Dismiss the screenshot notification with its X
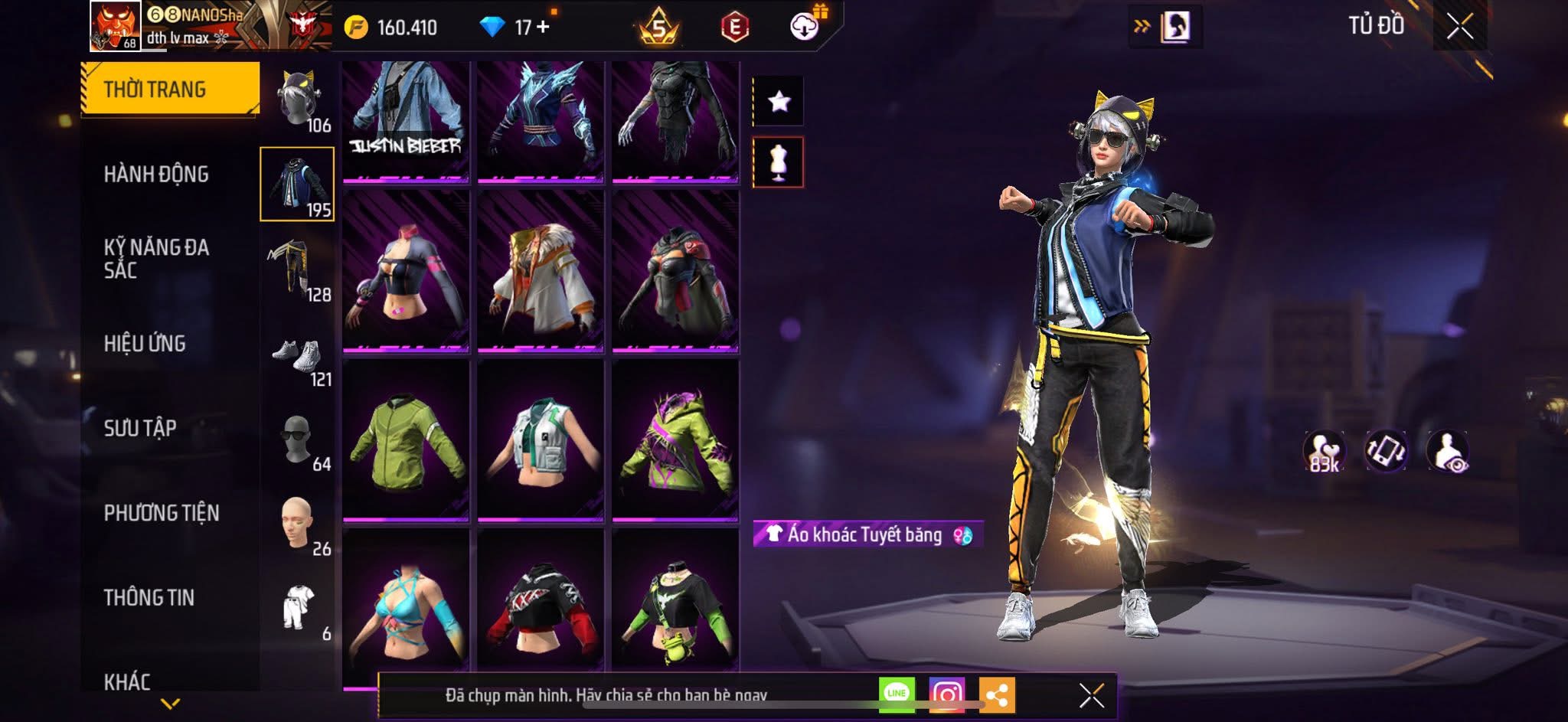 click(x=1090, y=694)
